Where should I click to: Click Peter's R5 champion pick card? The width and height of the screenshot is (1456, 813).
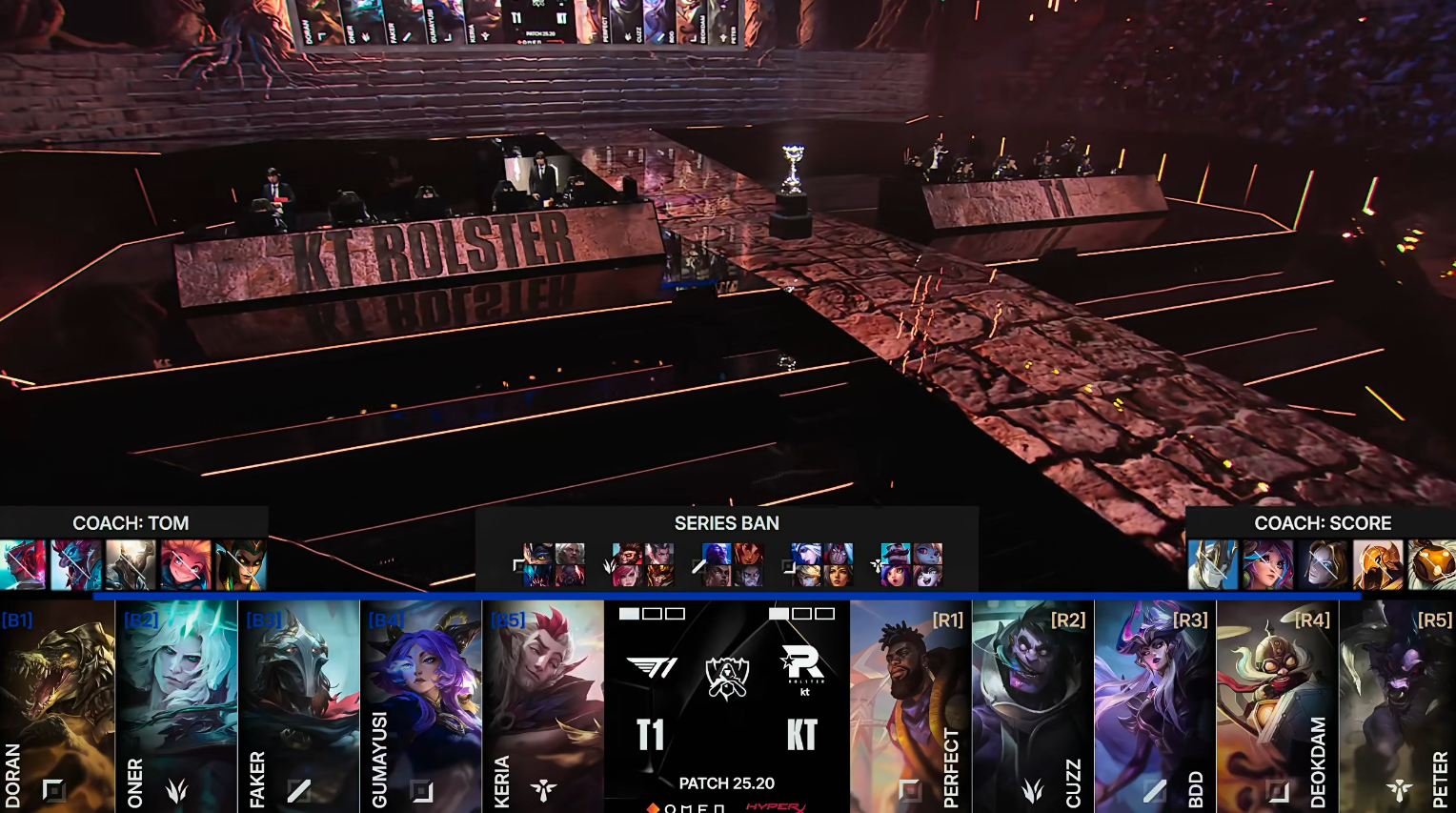1398,705
